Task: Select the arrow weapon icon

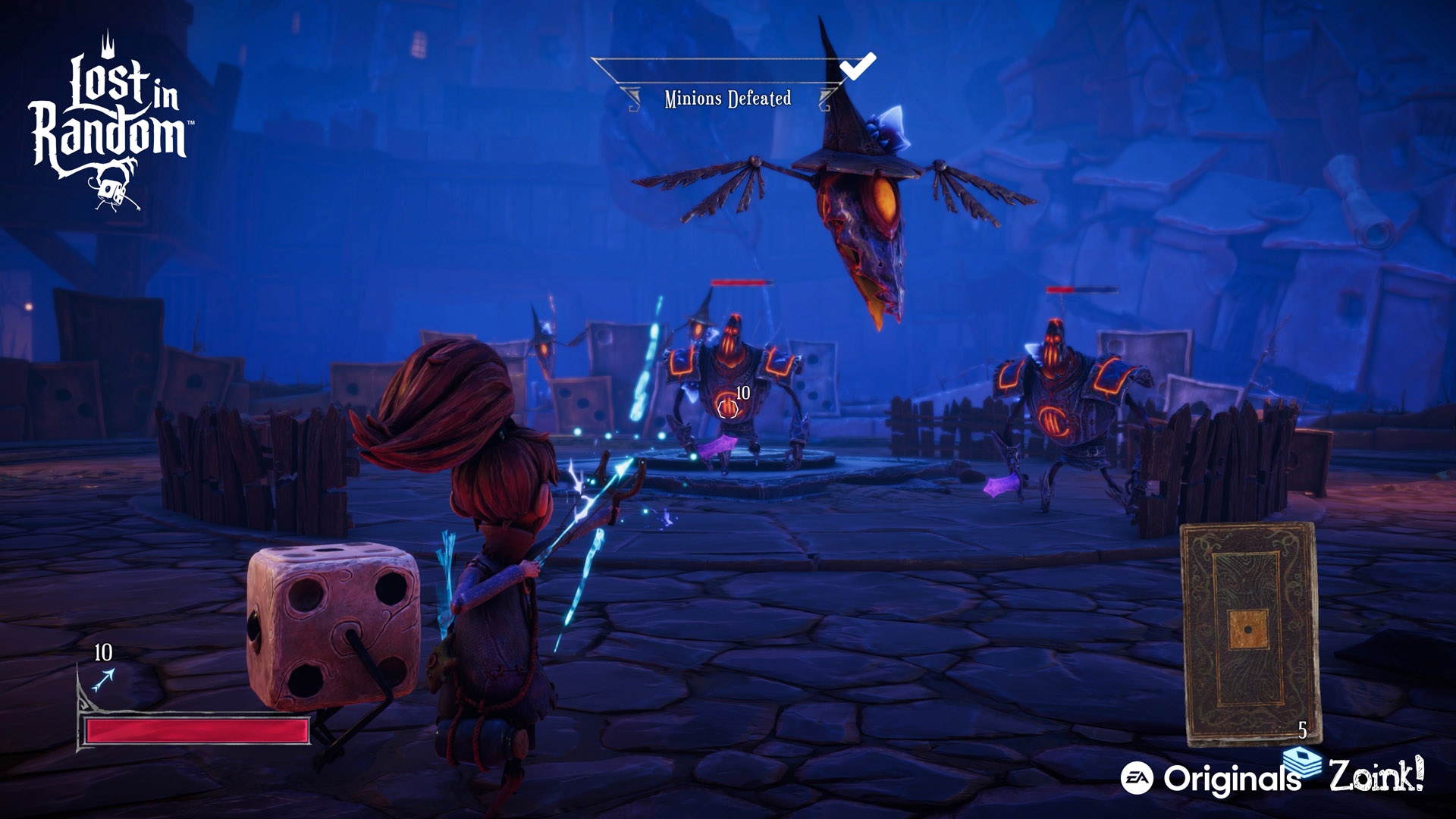Action: (103, 679)
